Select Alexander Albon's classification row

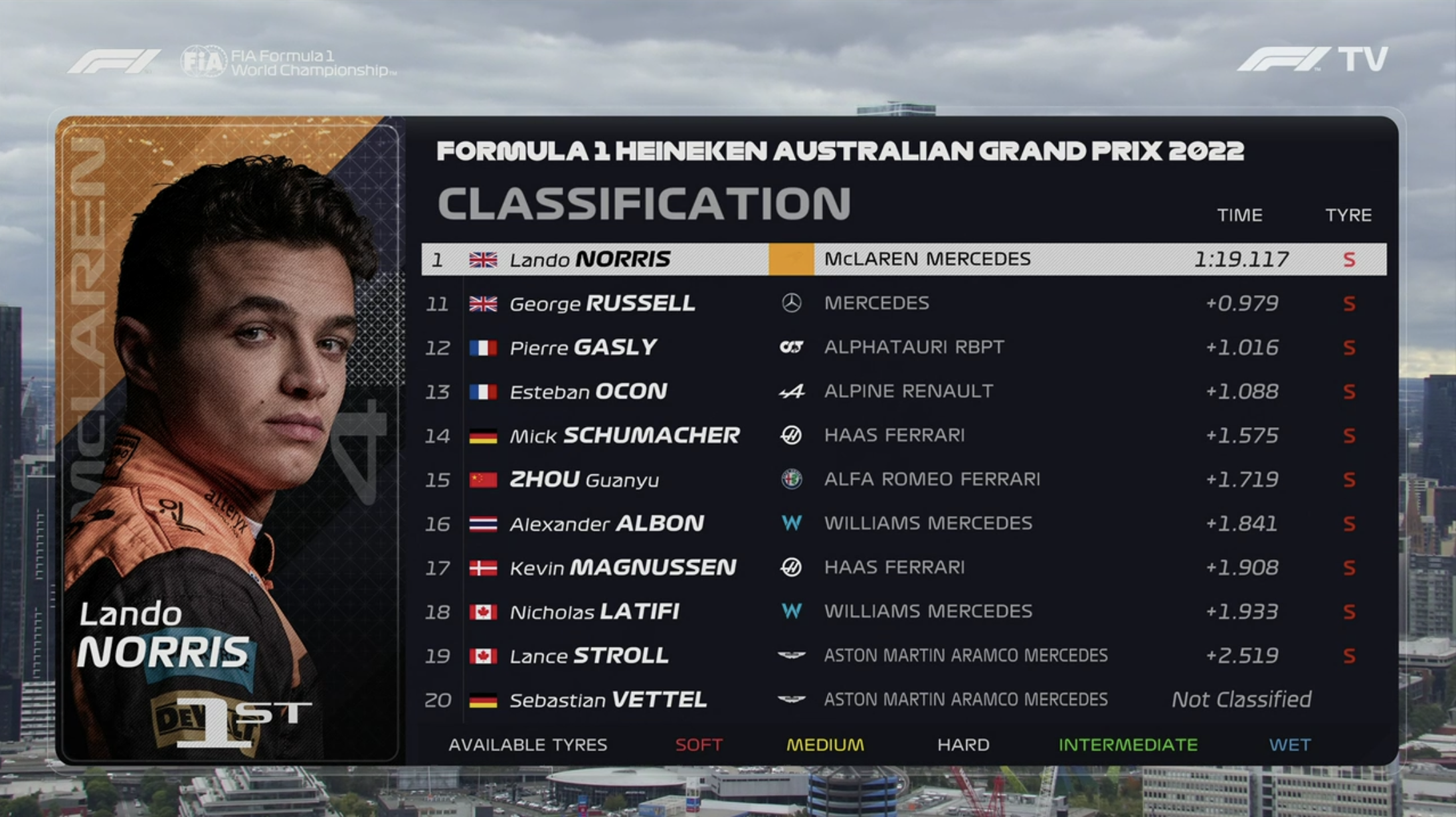903,523
